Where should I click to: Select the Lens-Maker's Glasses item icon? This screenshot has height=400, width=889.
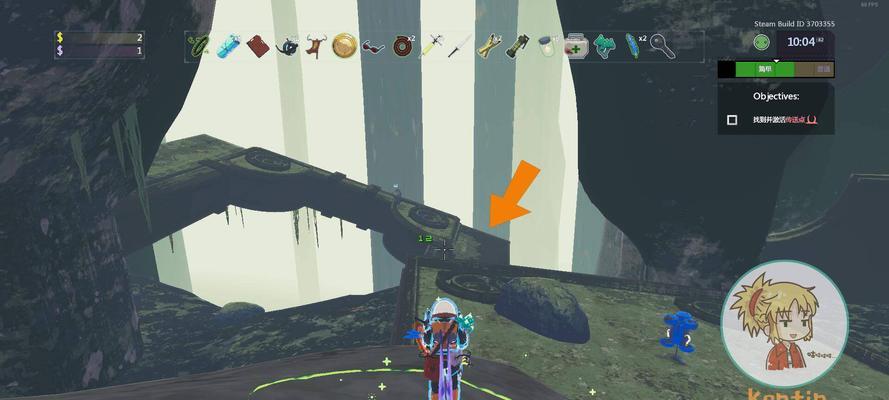[373, 46]
